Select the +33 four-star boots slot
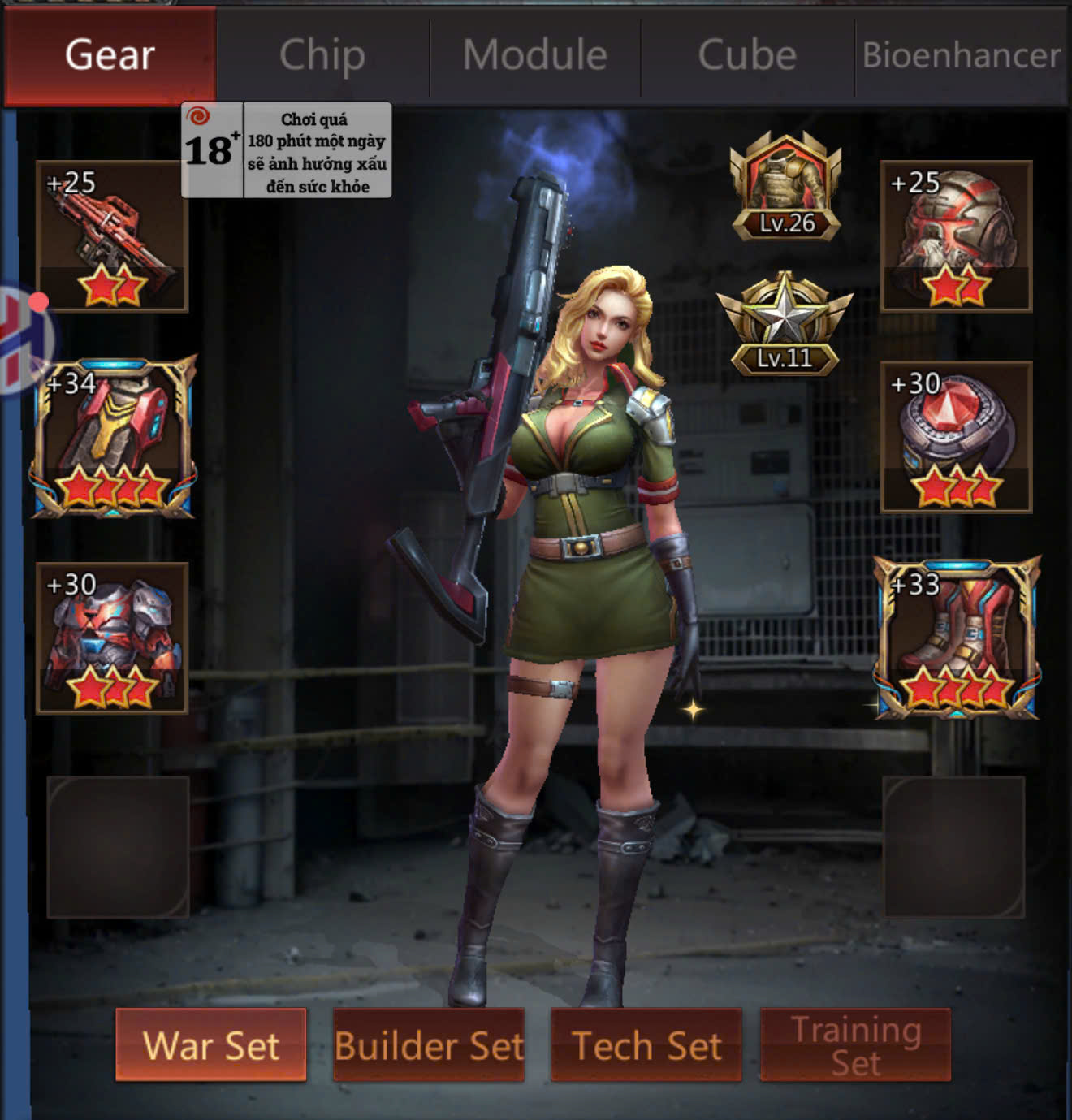Viewport: 1072px width, 1120px height. coord(957,638)
